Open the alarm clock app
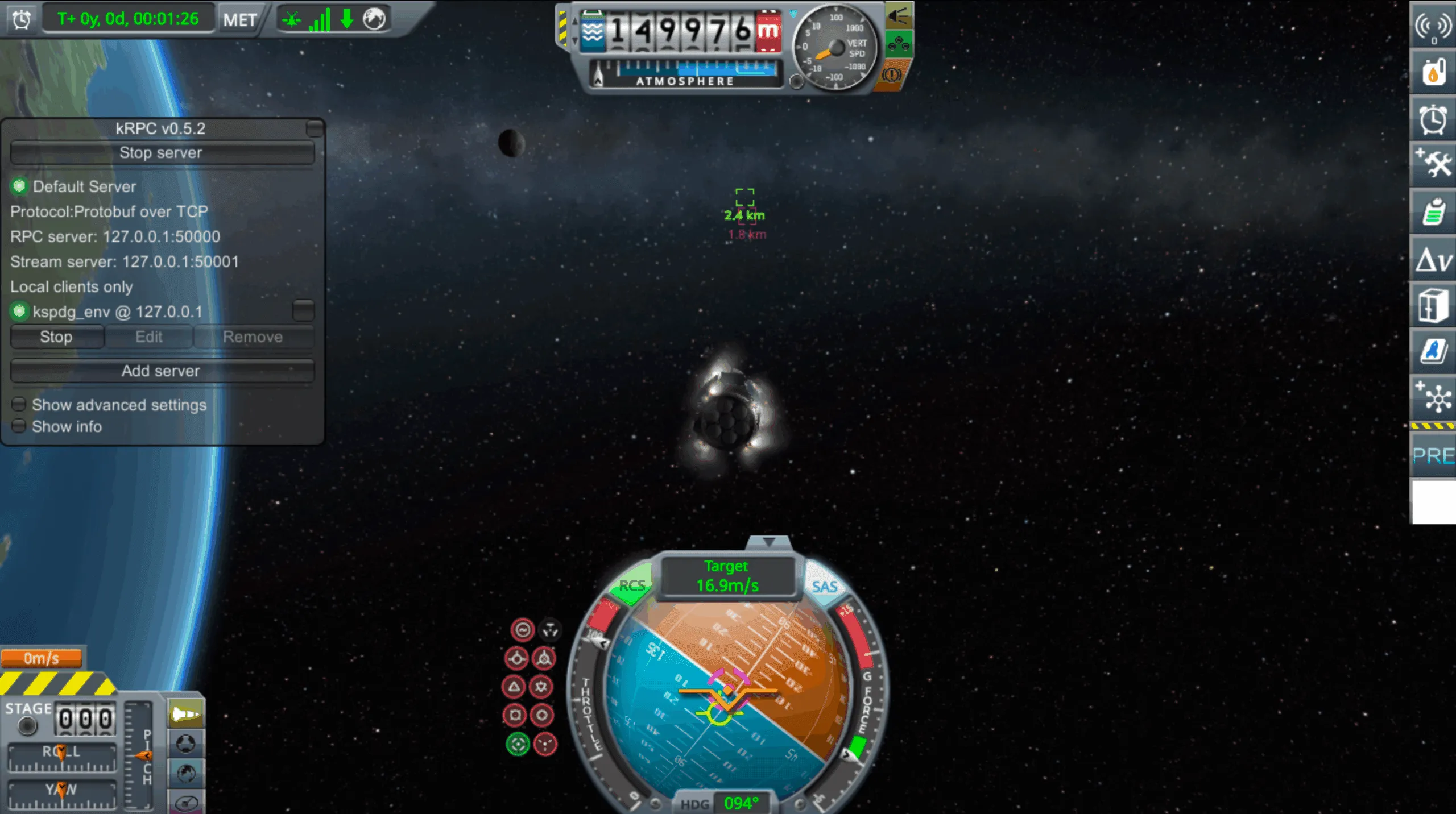 (1433, 120)
